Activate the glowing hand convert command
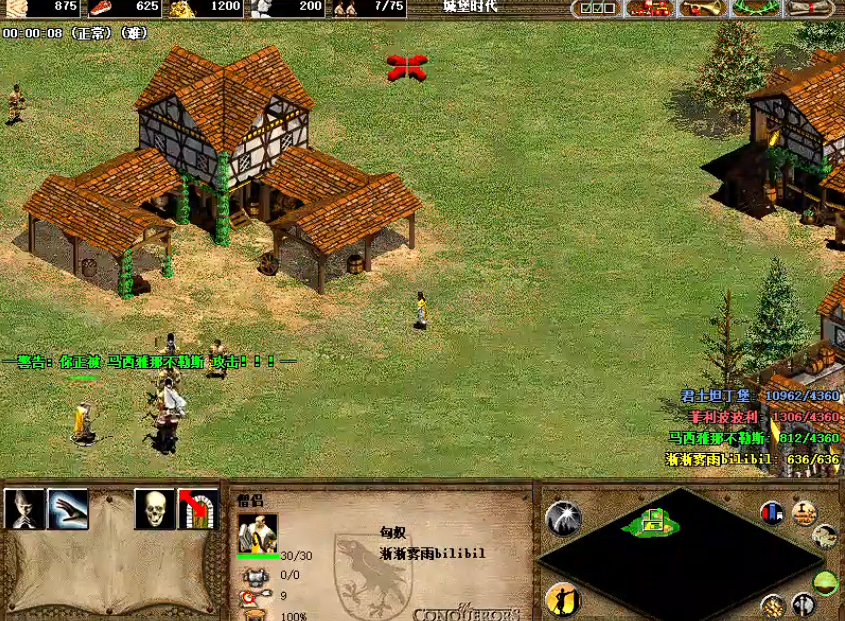The width and height of the screenshot is (845, 621). pyautogui.click(x=68, y=509)
